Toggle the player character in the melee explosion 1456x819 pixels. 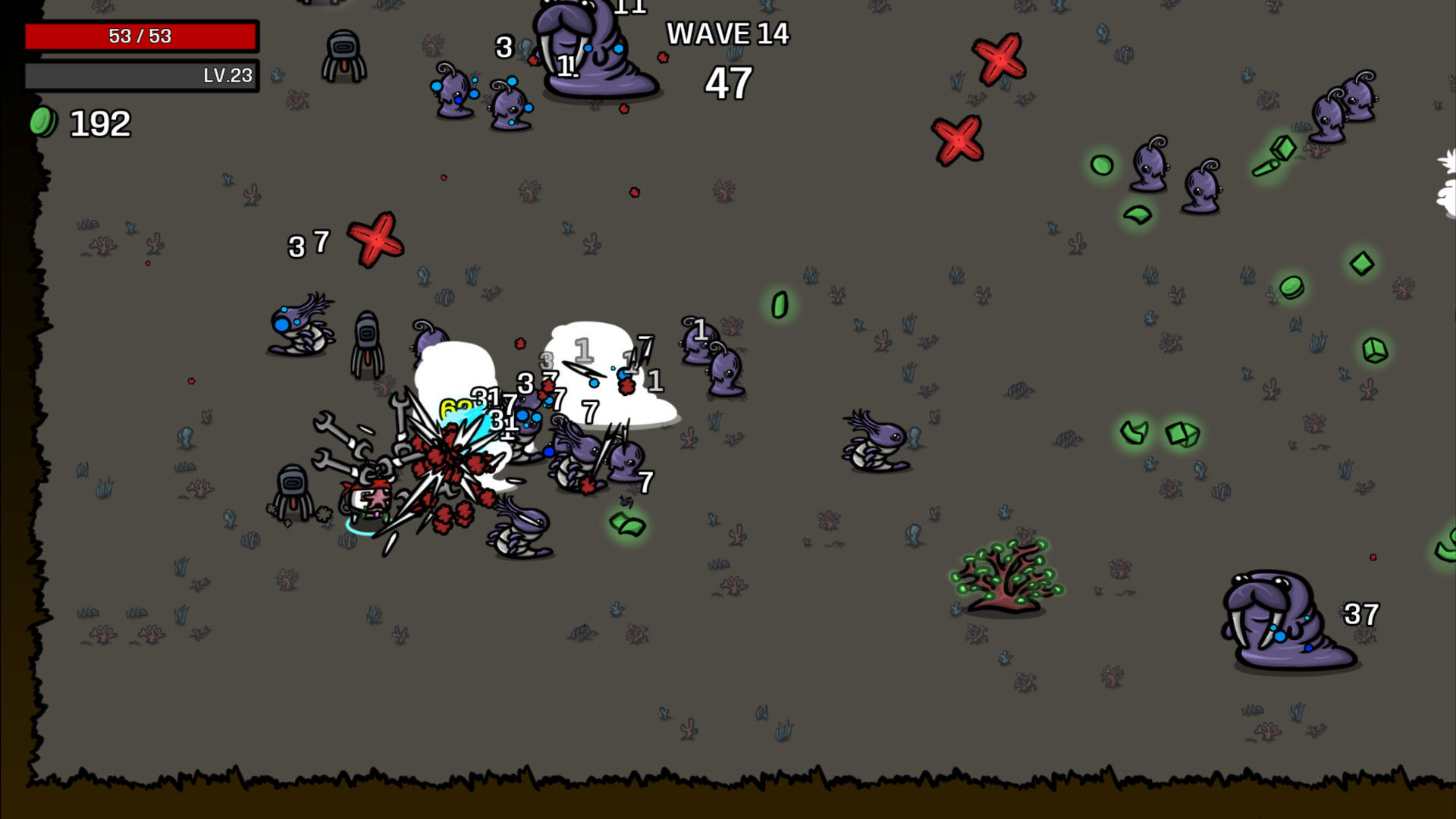(368, 500)
